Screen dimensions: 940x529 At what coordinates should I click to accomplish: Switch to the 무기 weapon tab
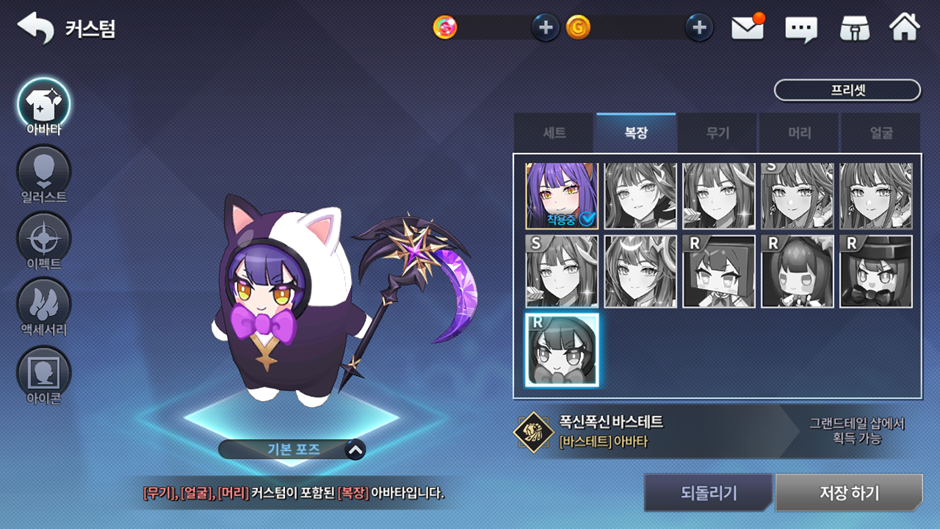coord(717,133)
